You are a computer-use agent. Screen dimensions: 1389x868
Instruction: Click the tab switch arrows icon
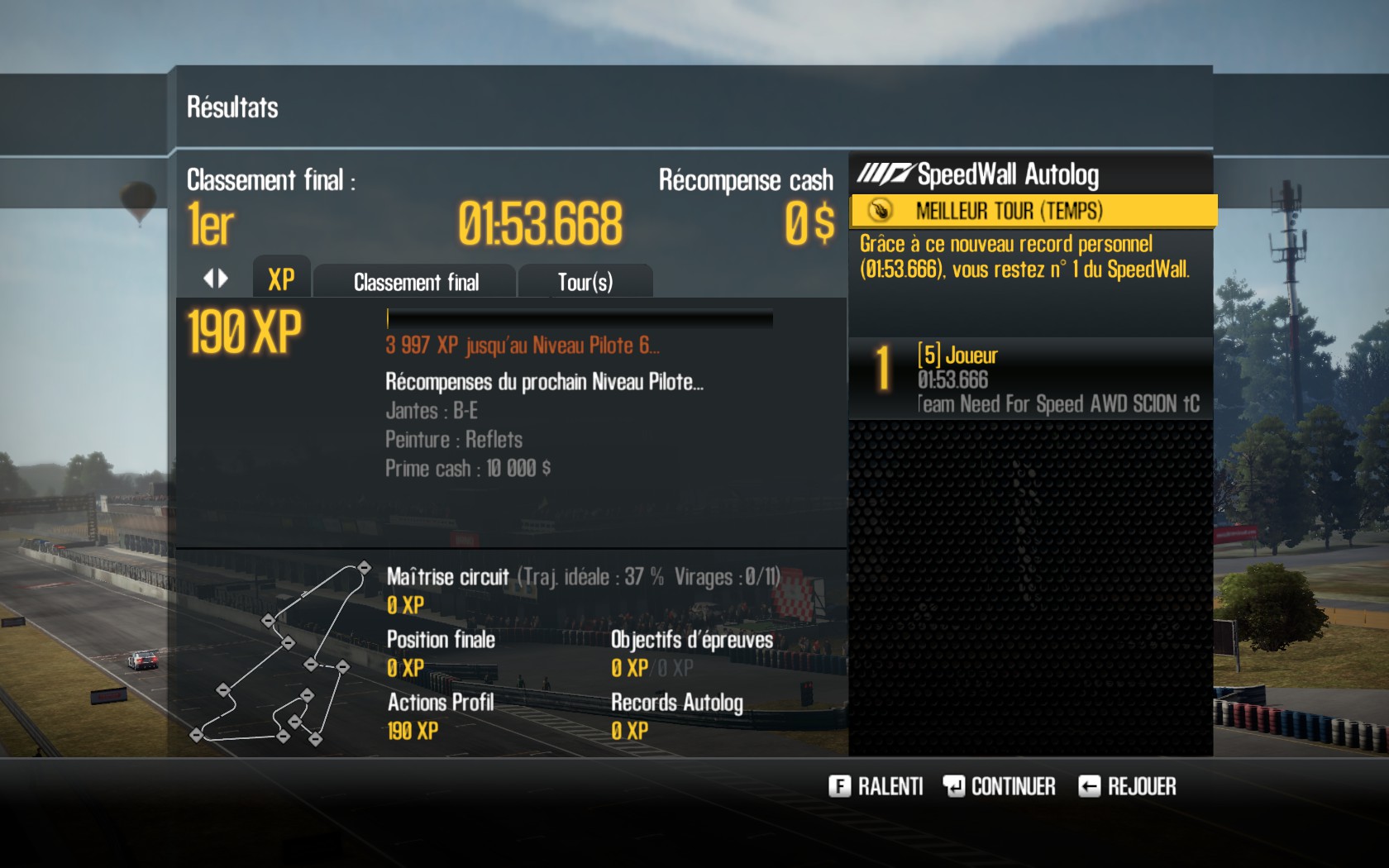216,279
